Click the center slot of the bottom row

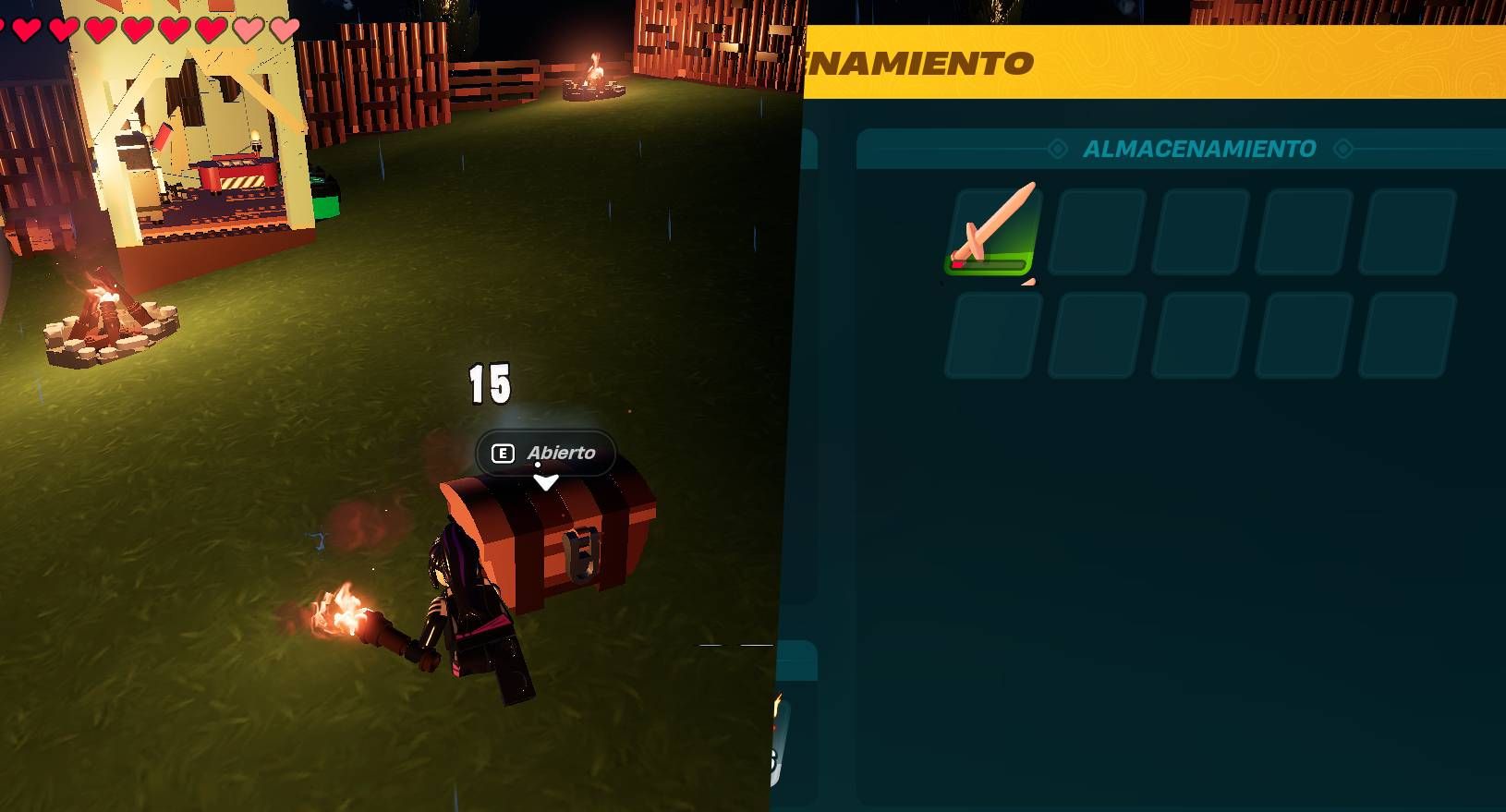coord(1196,333)
